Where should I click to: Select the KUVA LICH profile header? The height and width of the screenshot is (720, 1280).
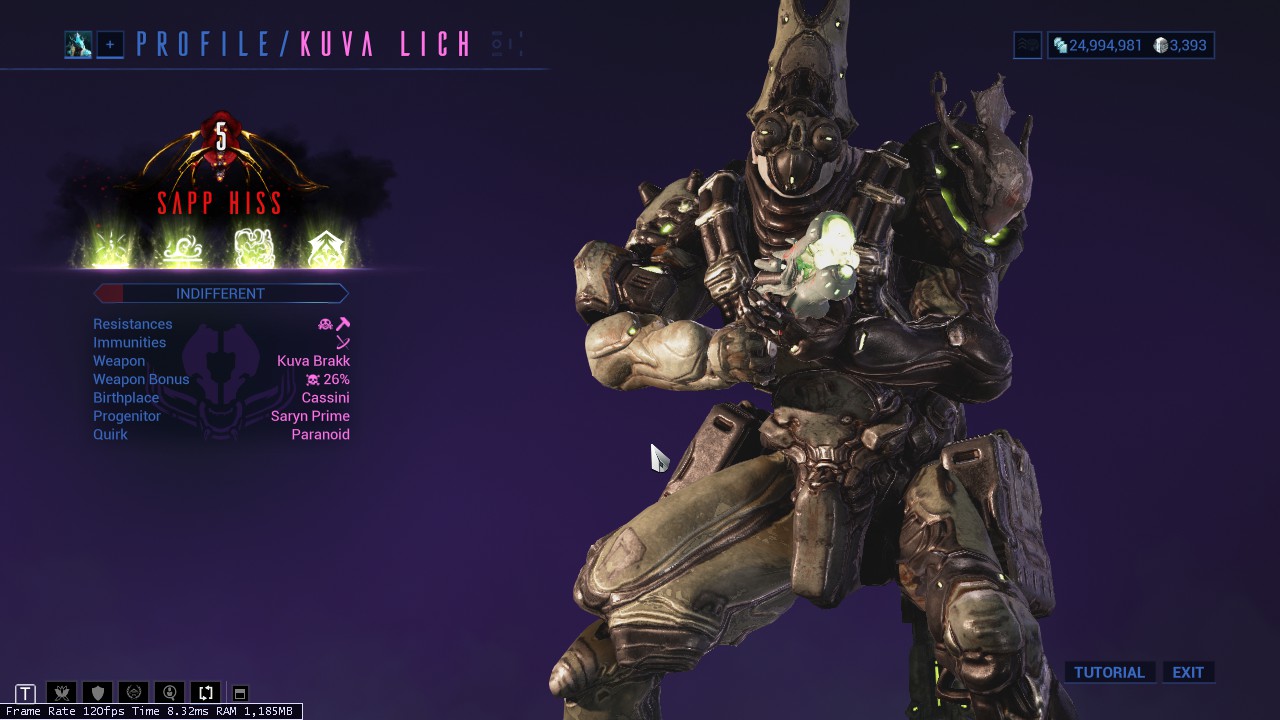[x=388, y=44]
